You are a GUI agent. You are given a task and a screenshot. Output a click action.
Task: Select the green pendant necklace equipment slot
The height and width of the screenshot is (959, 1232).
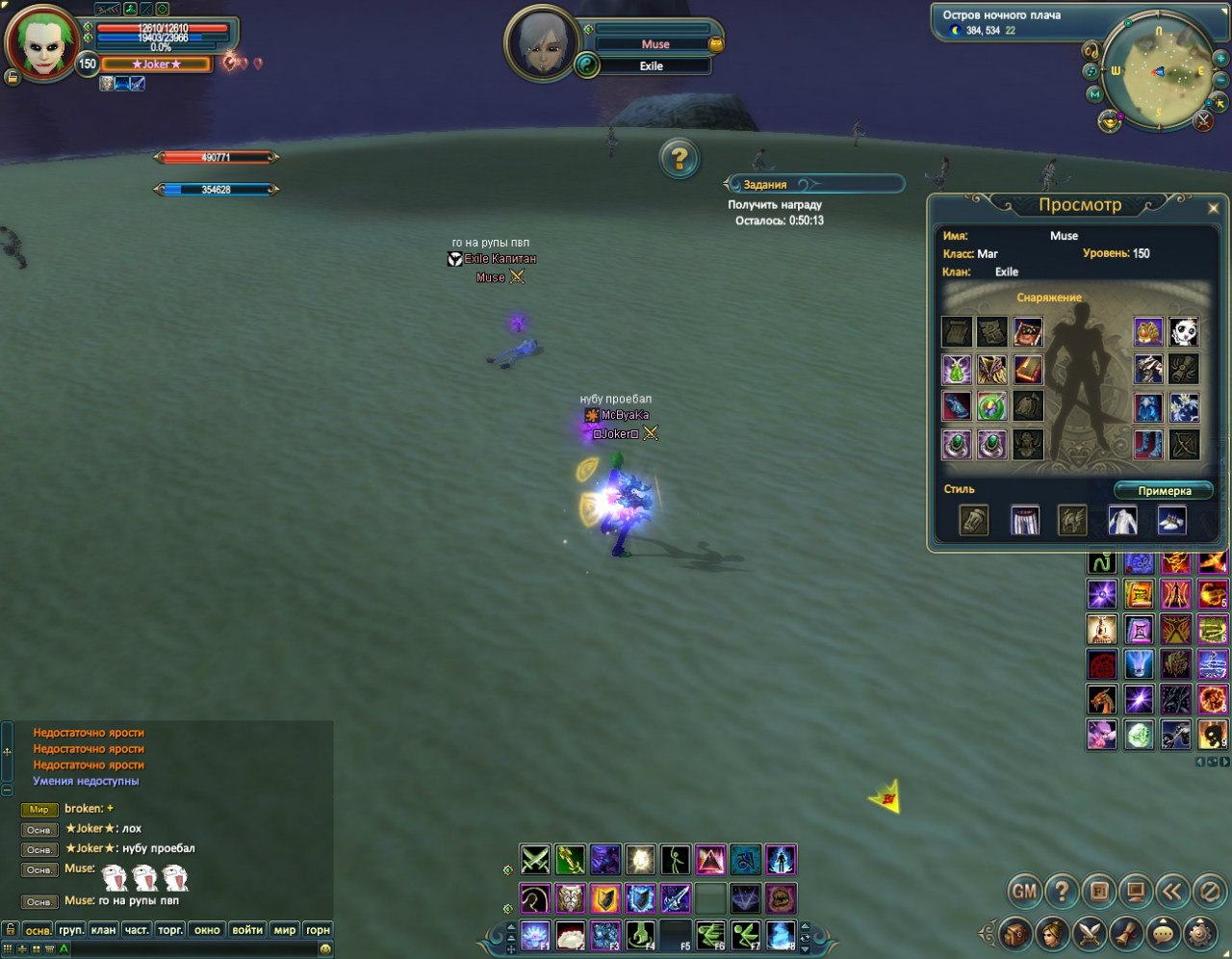click(x=991, y=406)
